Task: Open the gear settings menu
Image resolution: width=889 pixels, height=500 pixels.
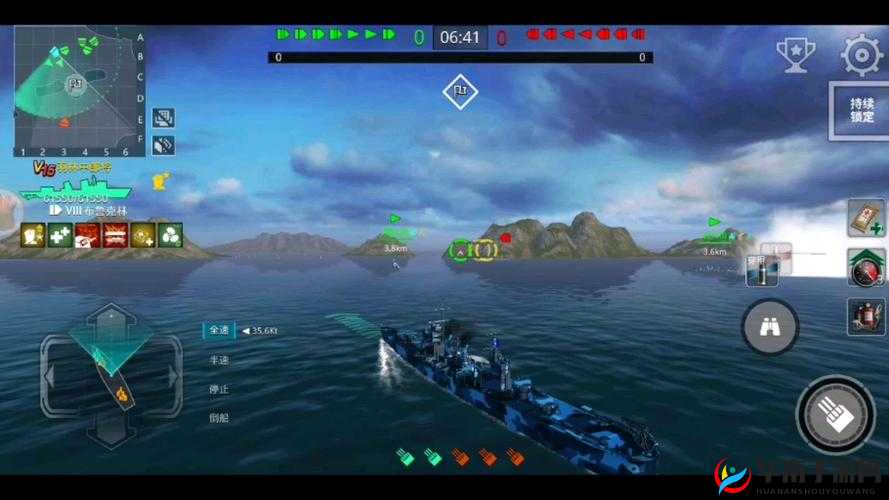Action: tap(861, 56)
